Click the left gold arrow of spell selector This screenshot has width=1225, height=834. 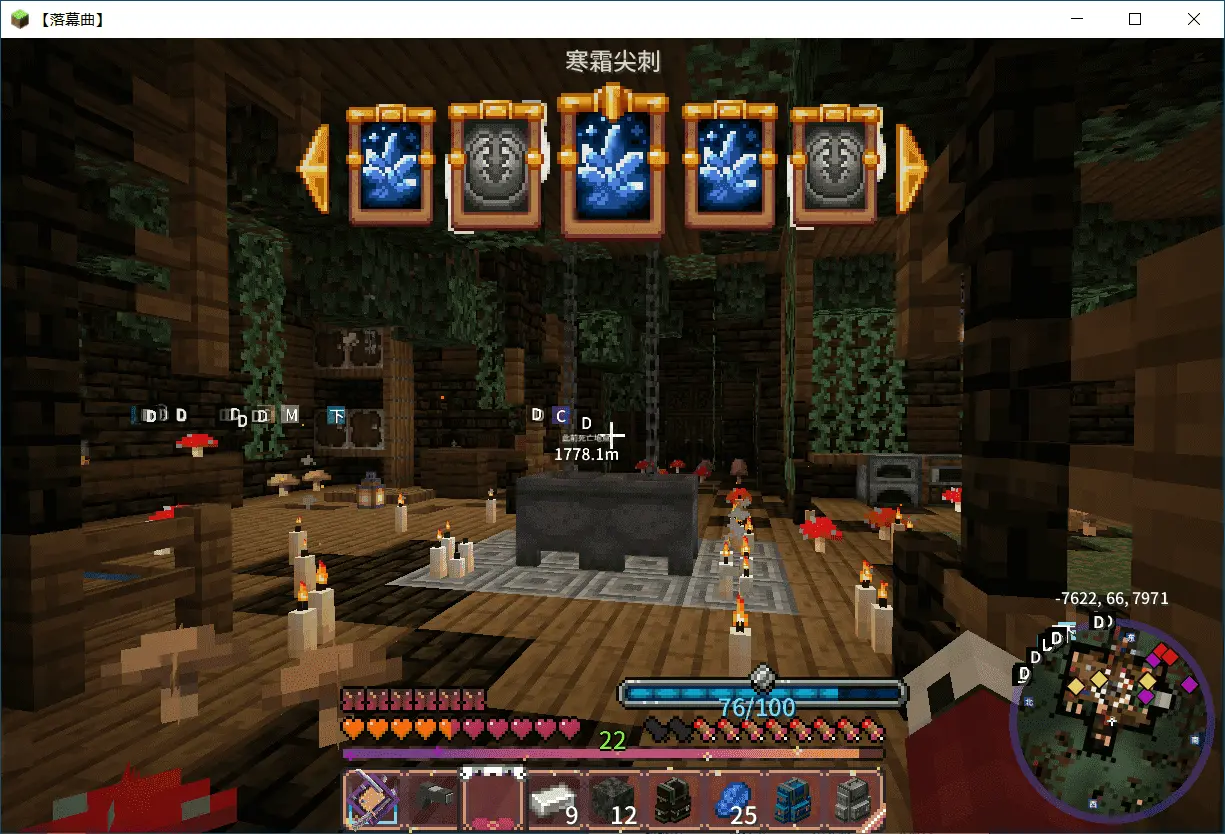[315, 168]
